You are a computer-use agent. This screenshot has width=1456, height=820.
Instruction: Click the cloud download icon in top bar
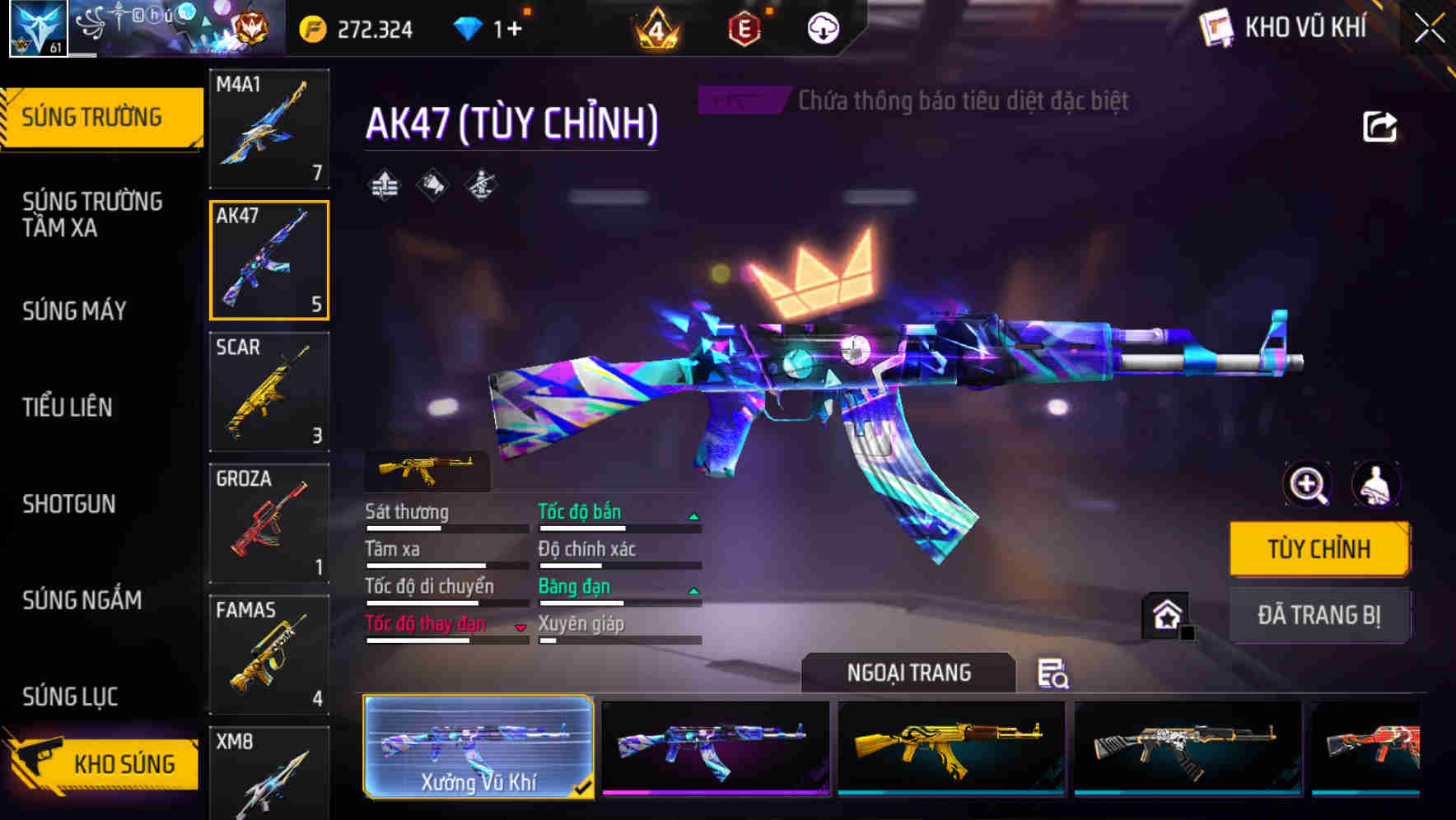(x=821, y=27)
